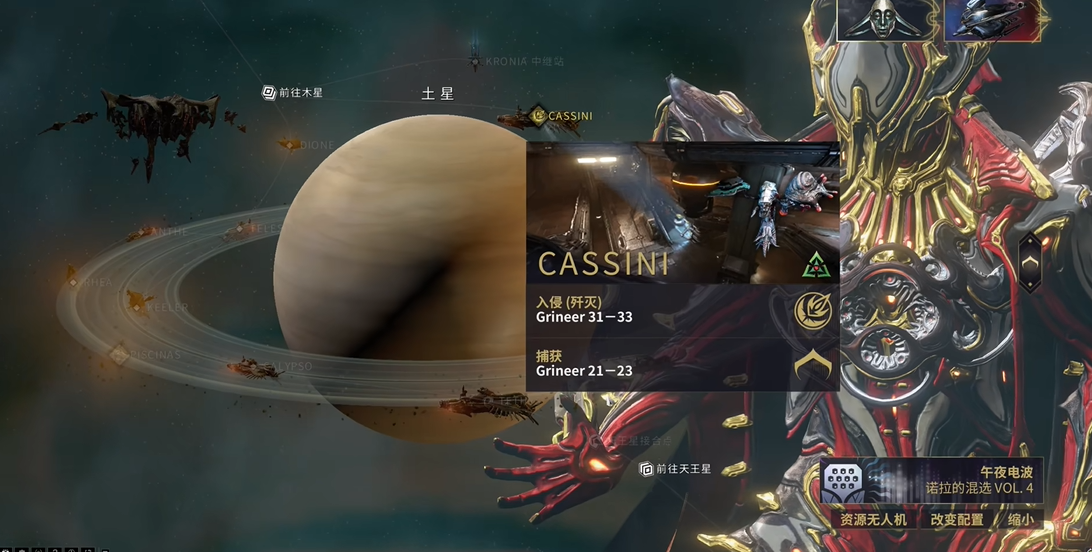Travel to Jupiter via 前往木星
The width and height of the screenshot is (1092, 552).
click(x=293, y=92)
